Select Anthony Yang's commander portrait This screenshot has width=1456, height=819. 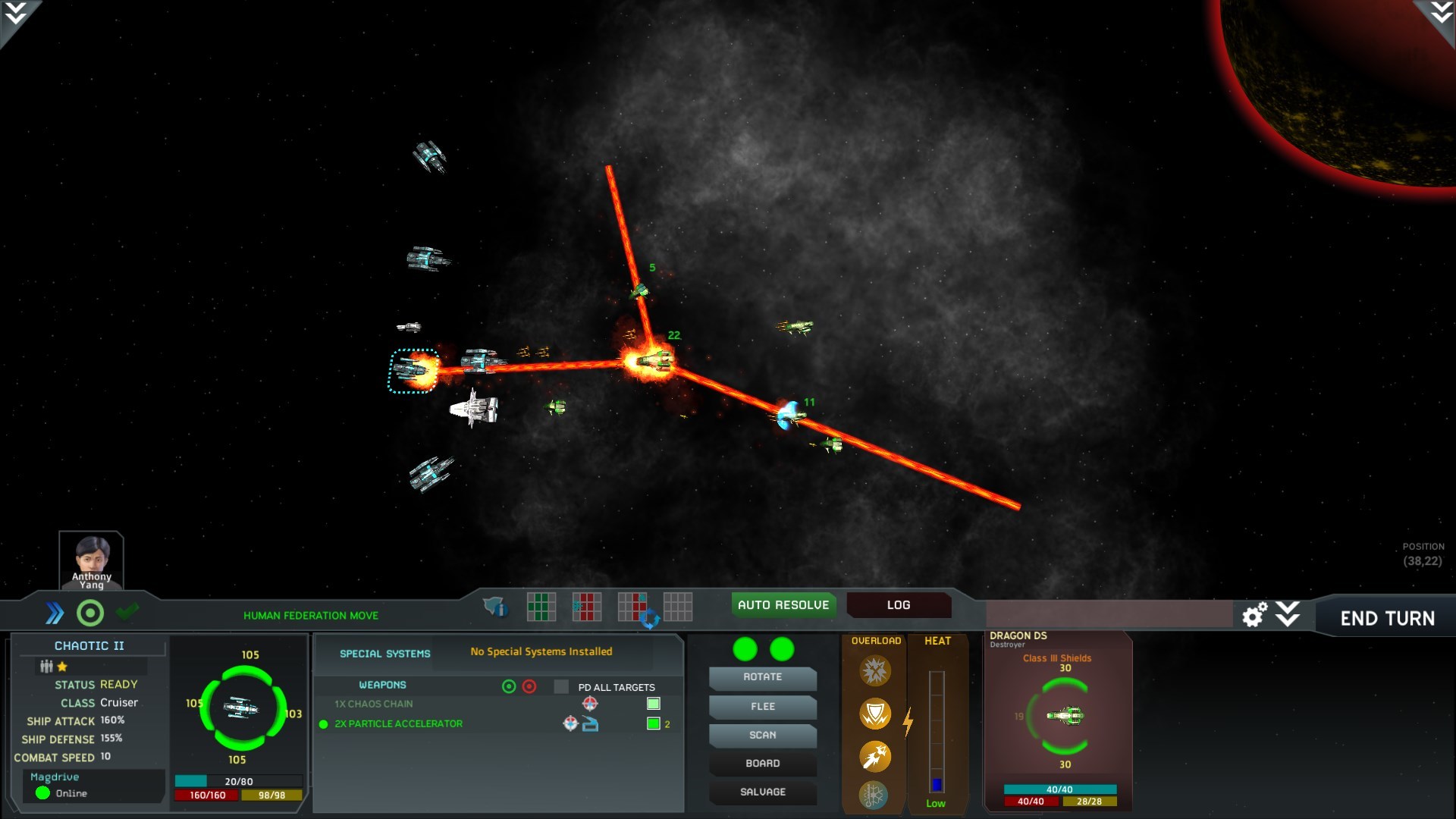tap(90, 559)
